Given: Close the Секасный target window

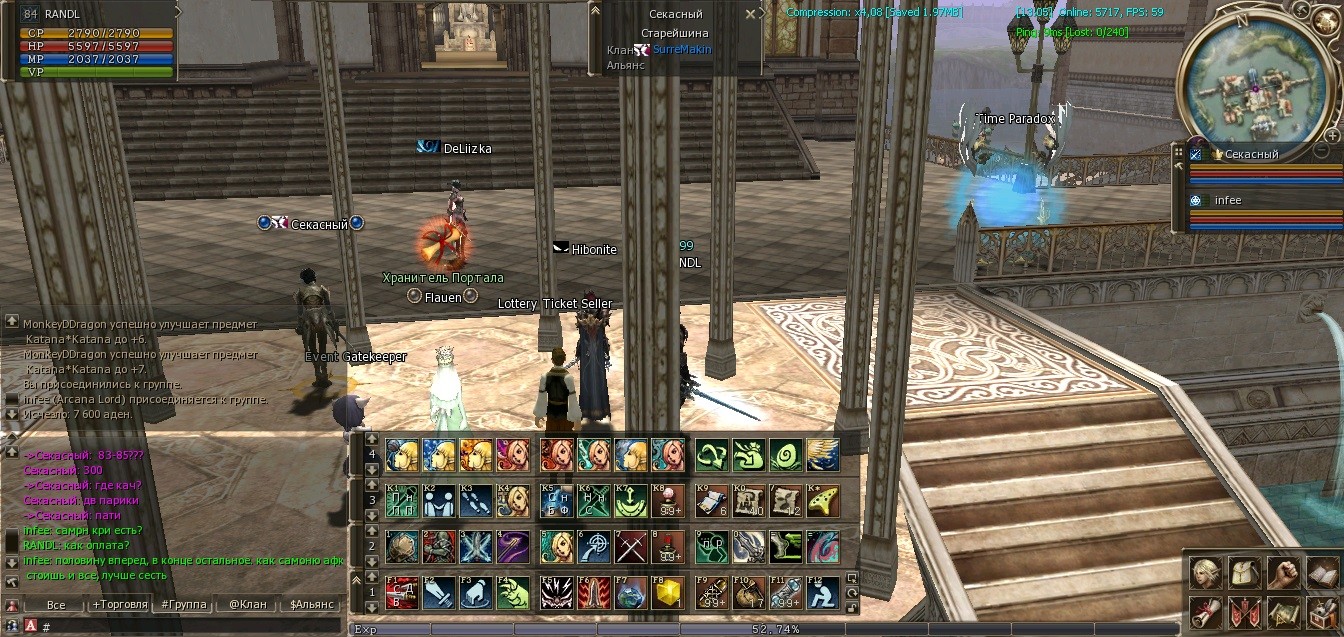Looking at the screenshot, I should (751, 15).
